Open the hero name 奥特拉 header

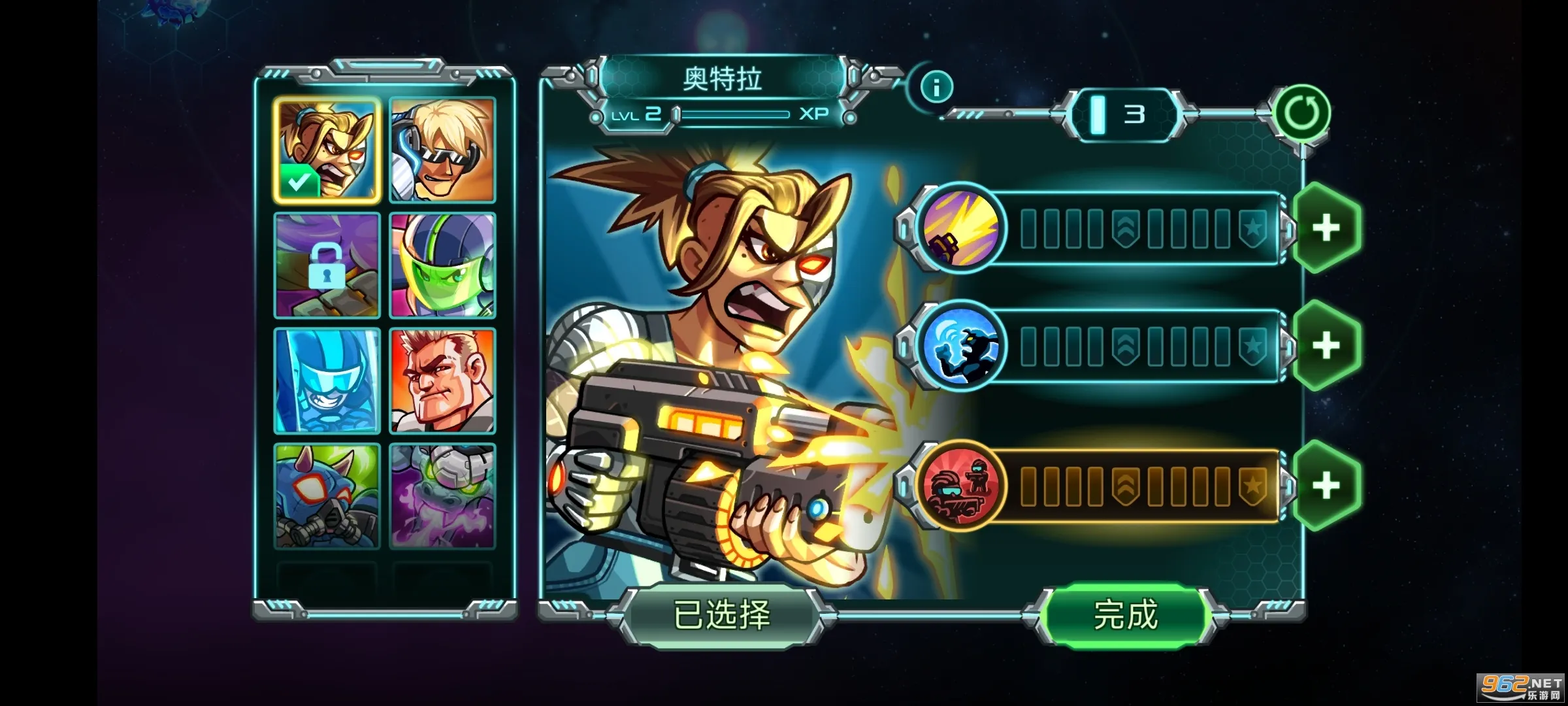tap(725, 78)
